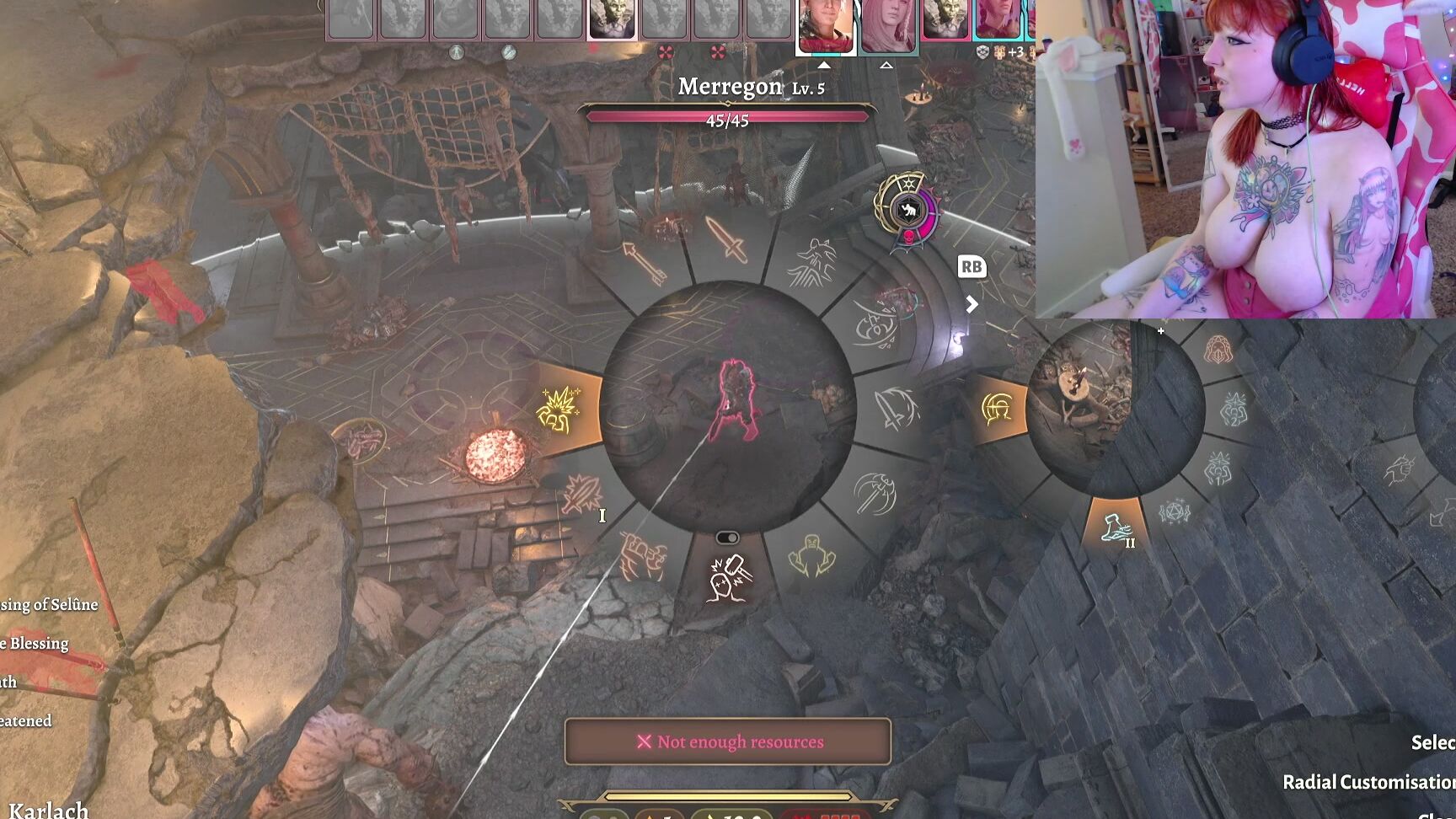The image size is (1456, 819).
Task: Choose the flexing figure rage ability
Action: pos(811,556)
